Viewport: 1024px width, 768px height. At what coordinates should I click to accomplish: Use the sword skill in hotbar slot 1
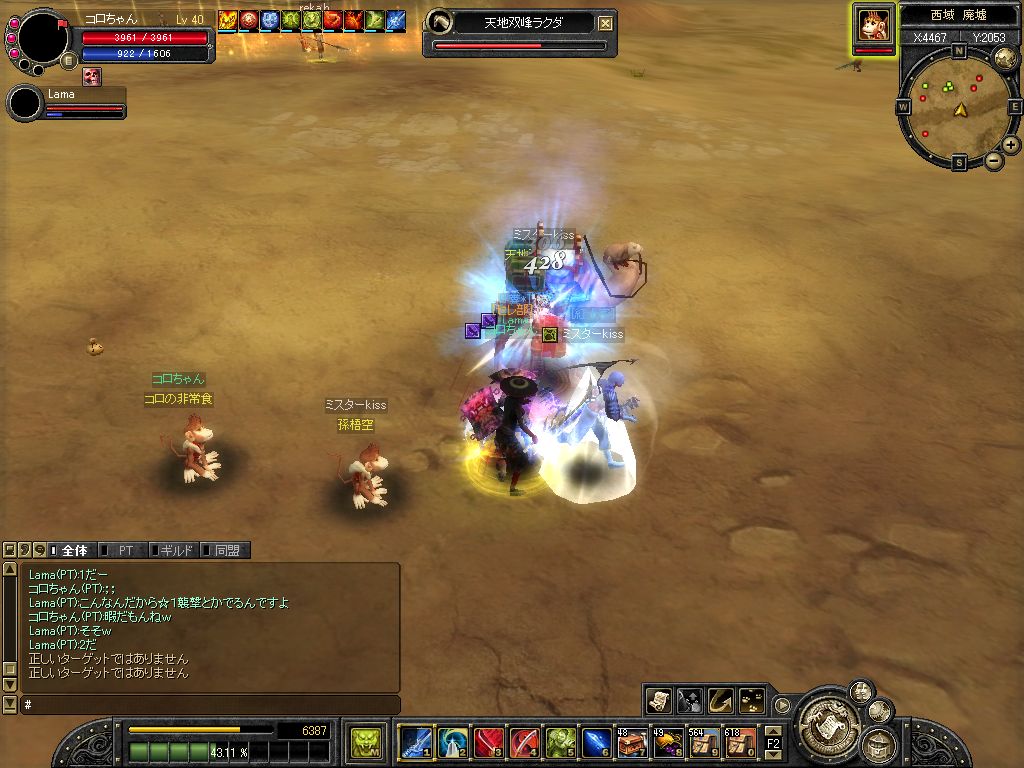tap(415, 743)
